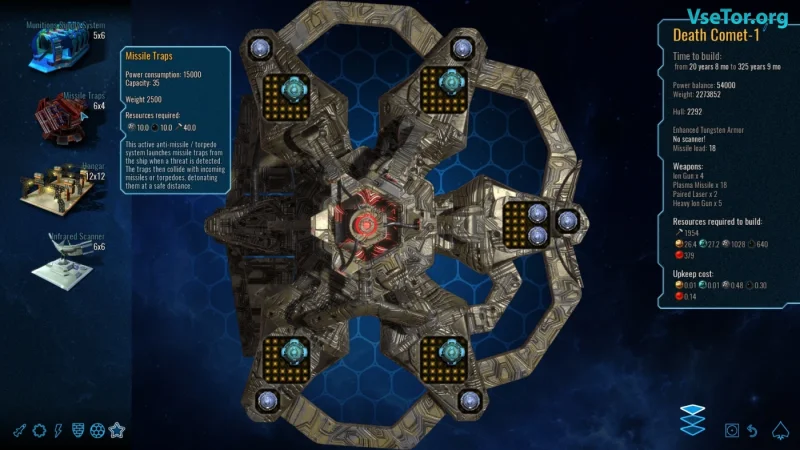Click the square target view icon
The width and height of the screenshot is (800, 450).
coord(732,430)
